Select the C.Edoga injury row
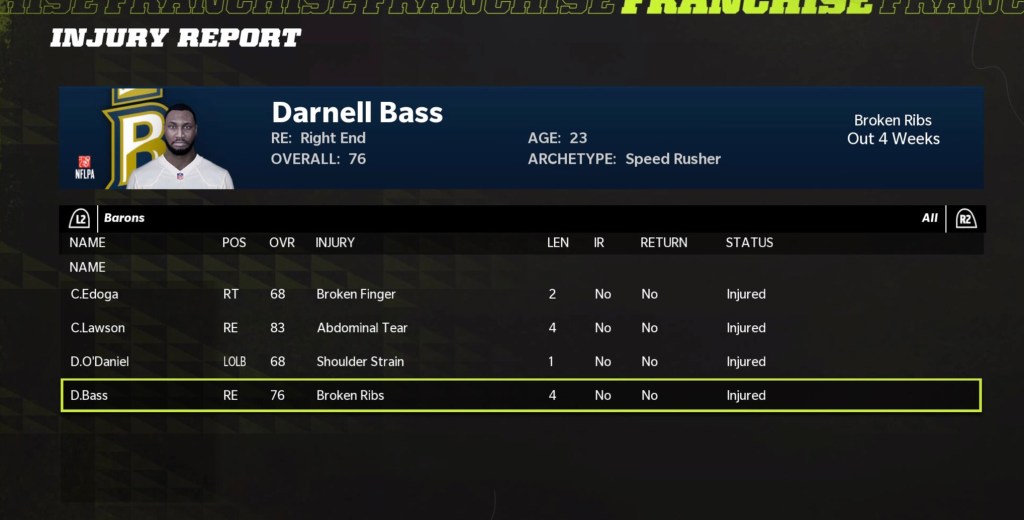Image resolution: width=1024 pixels, height=520 pixels. coord(520,294)
